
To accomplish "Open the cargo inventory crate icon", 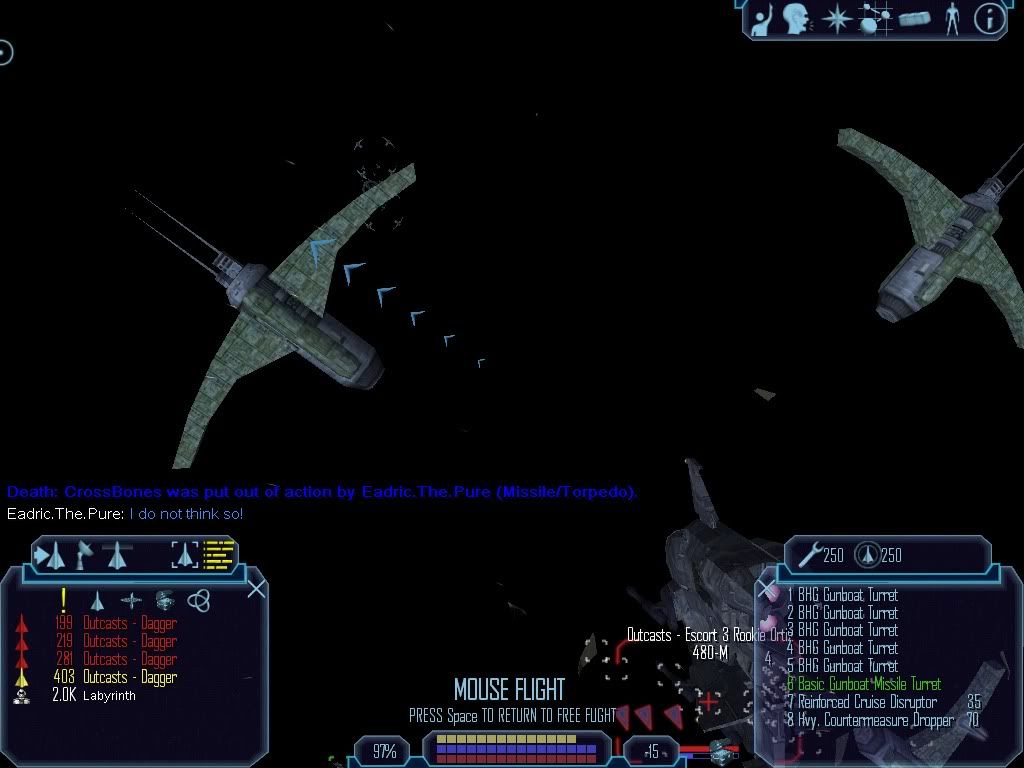I will (x=914, y=19).
